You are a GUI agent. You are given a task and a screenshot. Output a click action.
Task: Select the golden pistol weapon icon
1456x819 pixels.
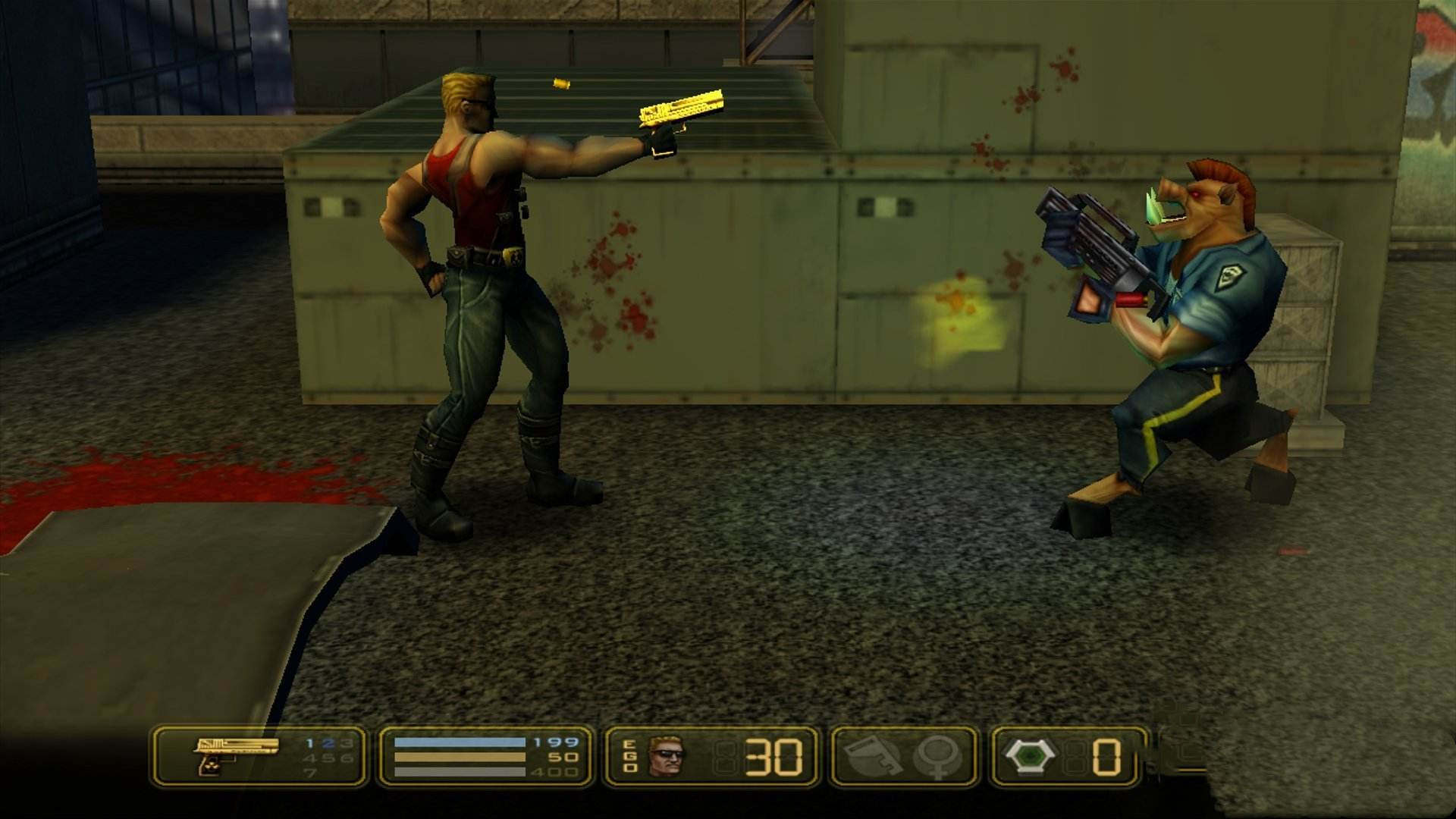click(x=234, y=754)
